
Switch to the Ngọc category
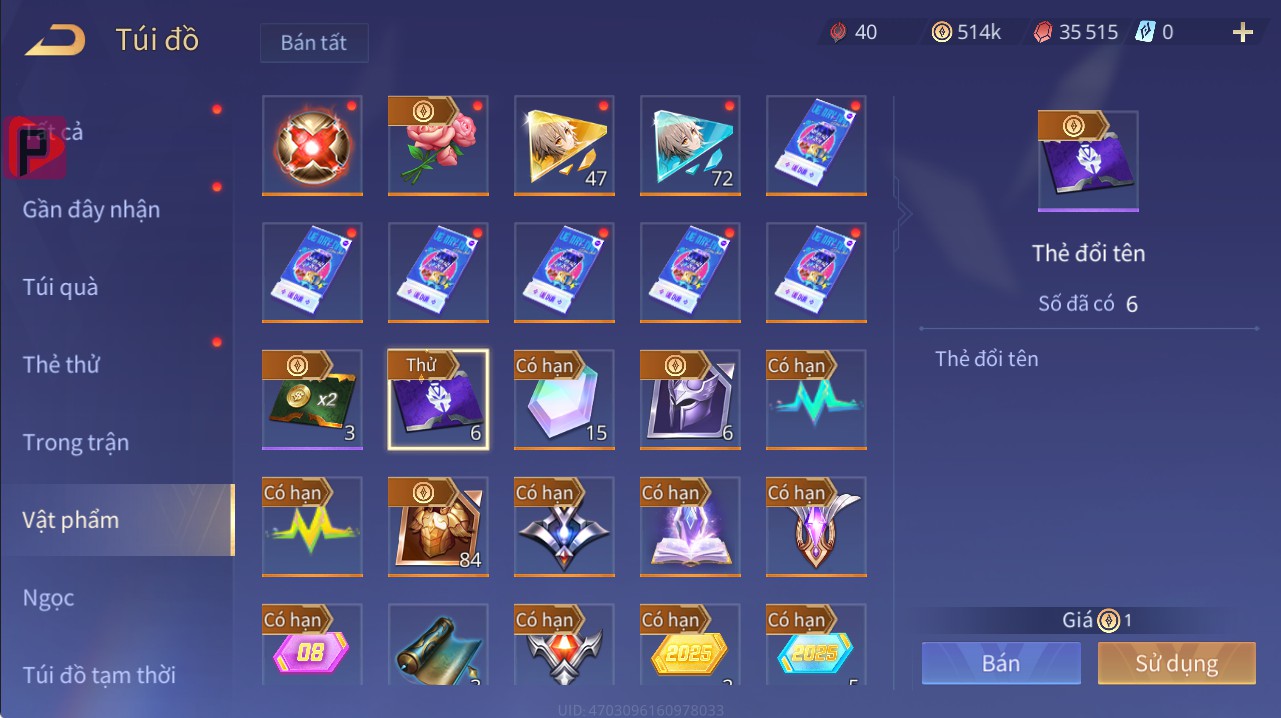[49, 598]
